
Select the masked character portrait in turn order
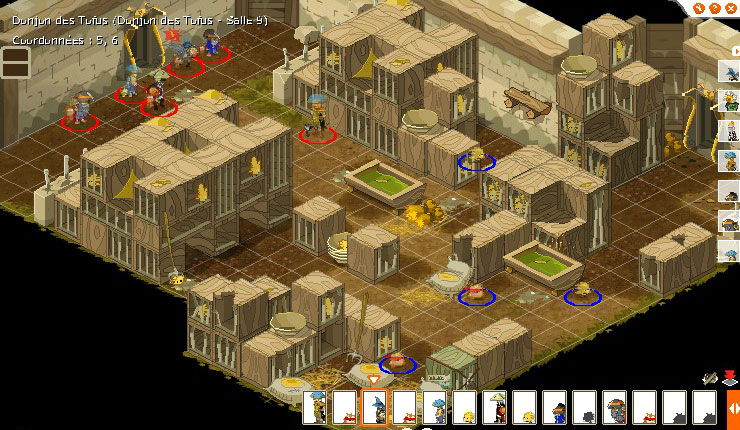pos(614,407)
